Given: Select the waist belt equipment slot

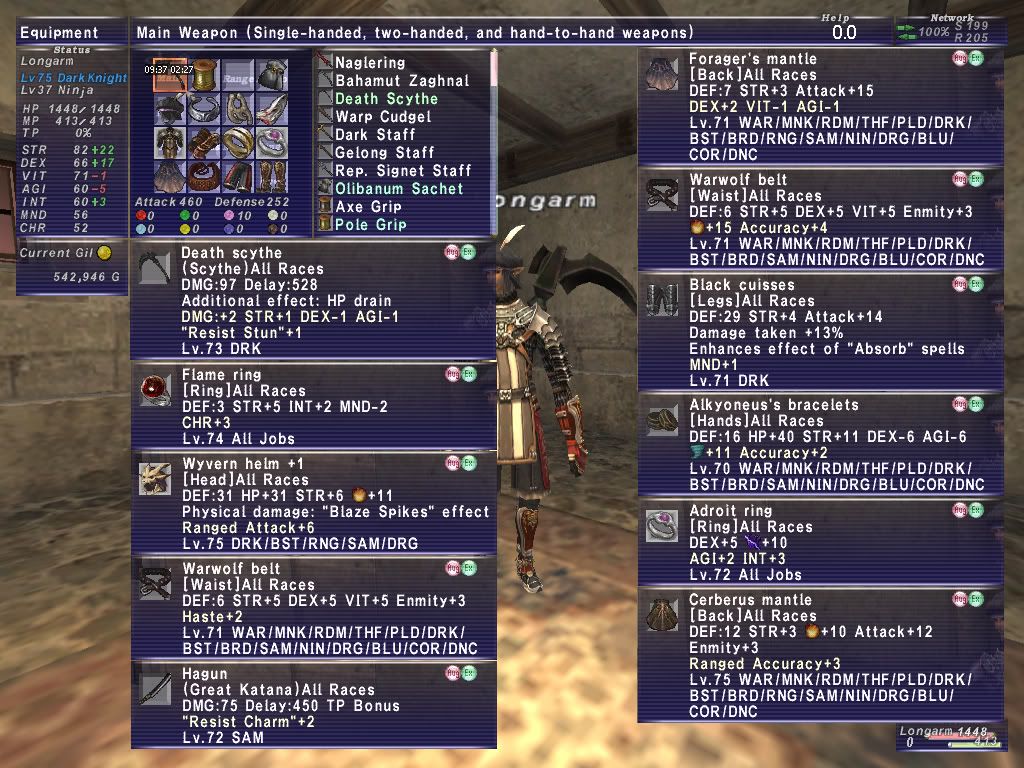Looking at the screenshot, I should (x=204, y=176).
